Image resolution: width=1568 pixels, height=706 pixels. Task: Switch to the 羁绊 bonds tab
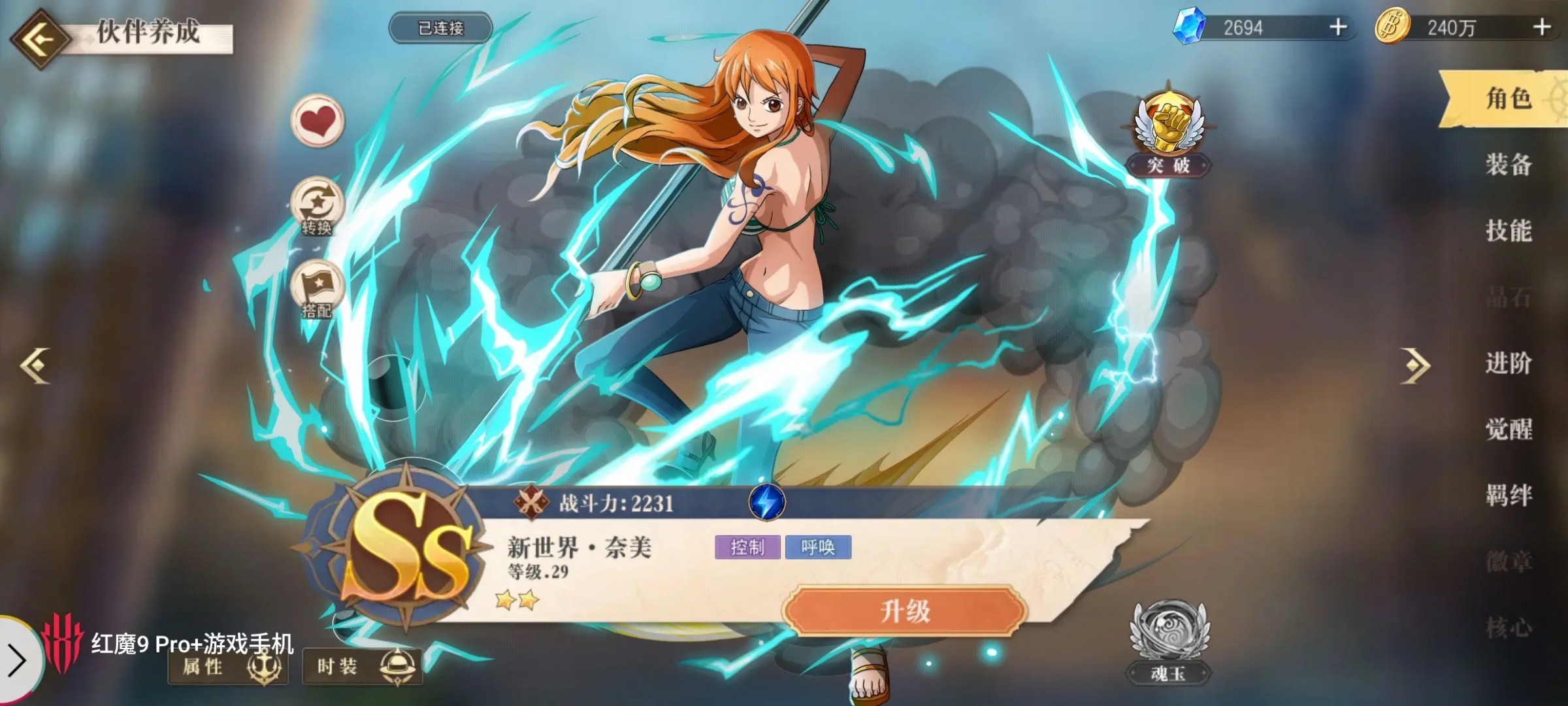(x=1509, y=496)
